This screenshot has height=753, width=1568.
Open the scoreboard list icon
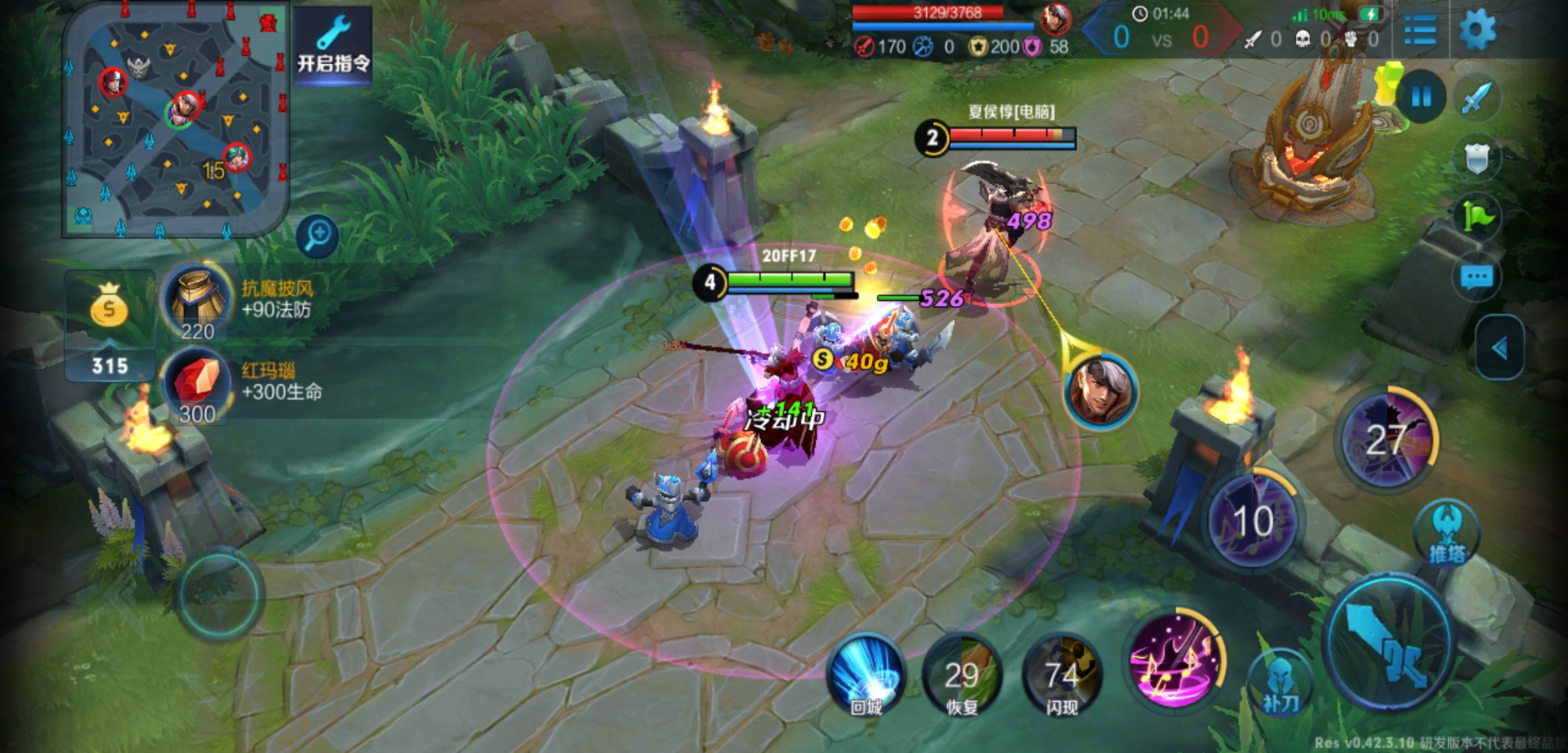(1420, 30)
